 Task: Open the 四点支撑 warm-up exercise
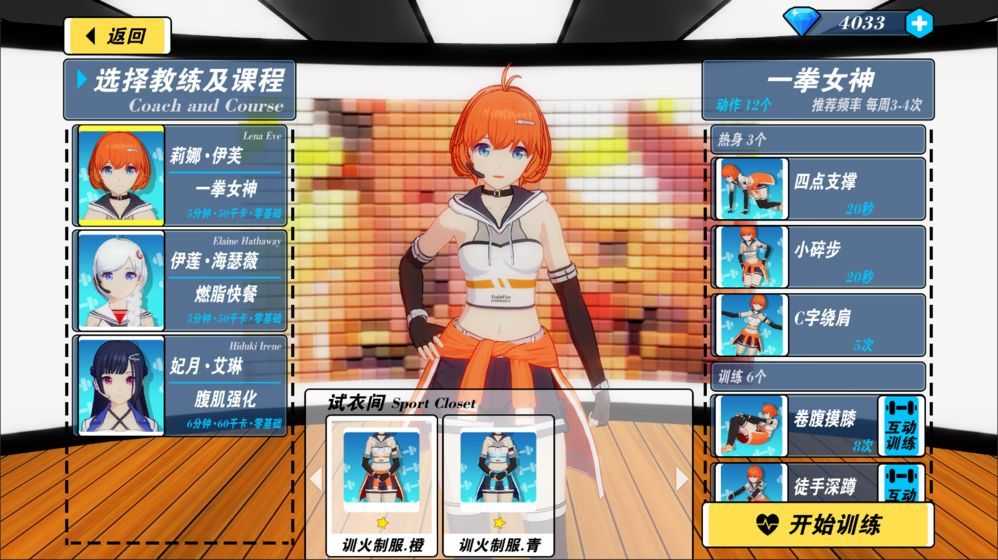point(820,188)
